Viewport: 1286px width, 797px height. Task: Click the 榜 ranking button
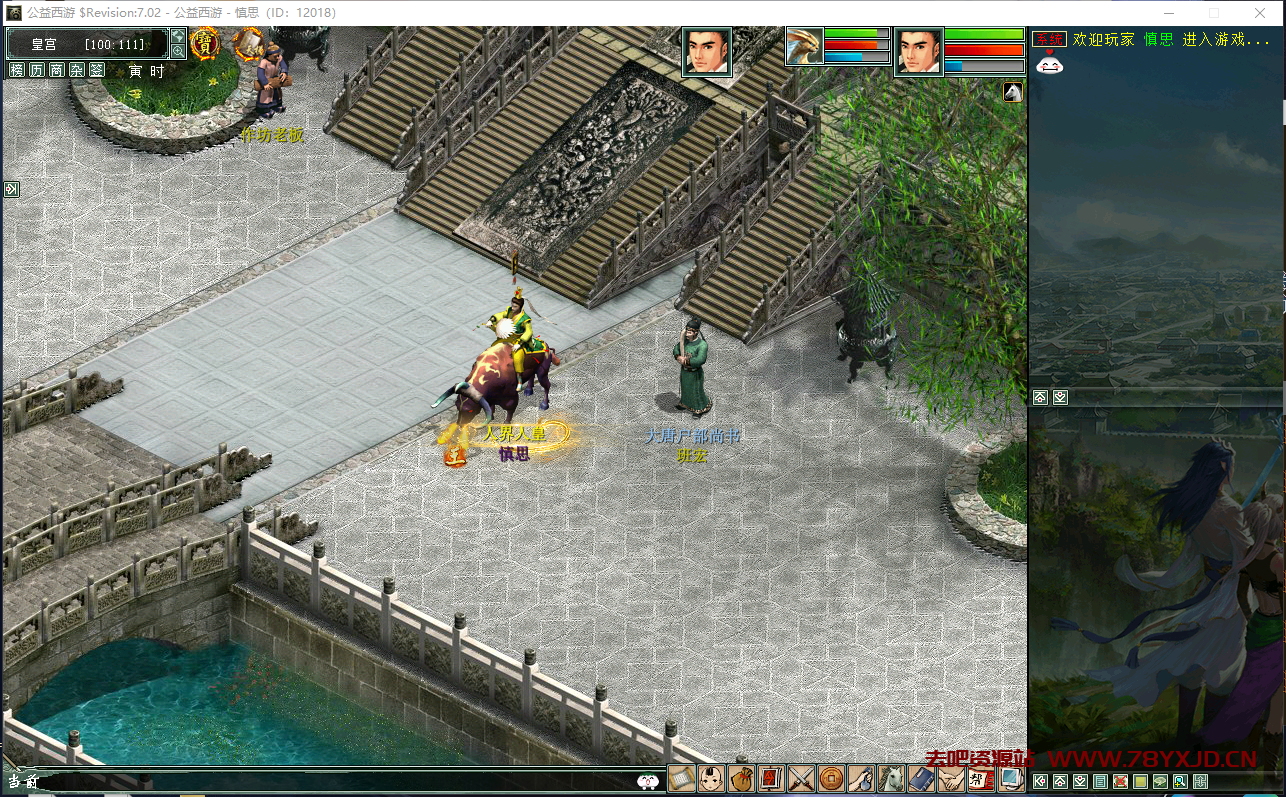tap(16, 70)
